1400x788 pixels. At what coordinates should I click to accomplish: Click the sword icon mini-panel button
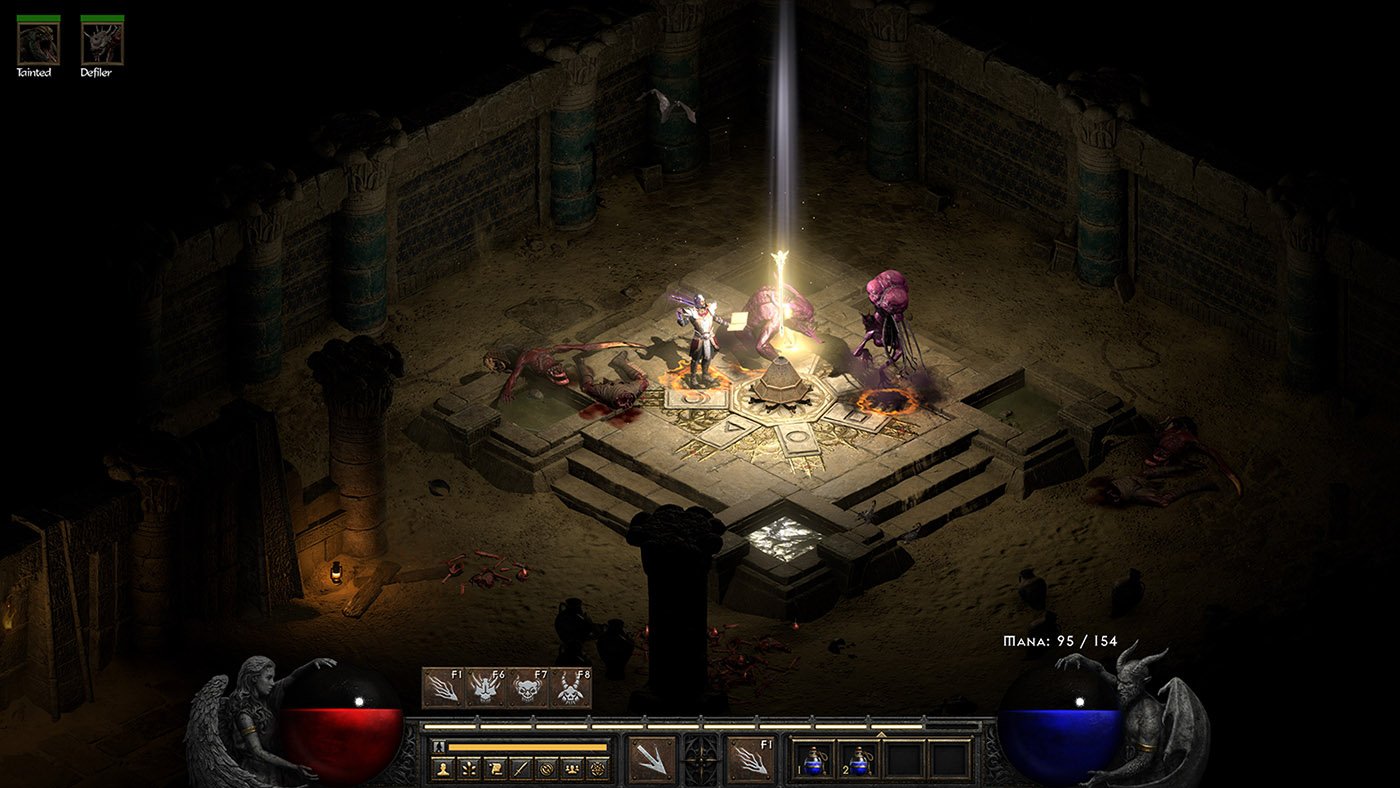pyautogui.click(x=521, y=769)
